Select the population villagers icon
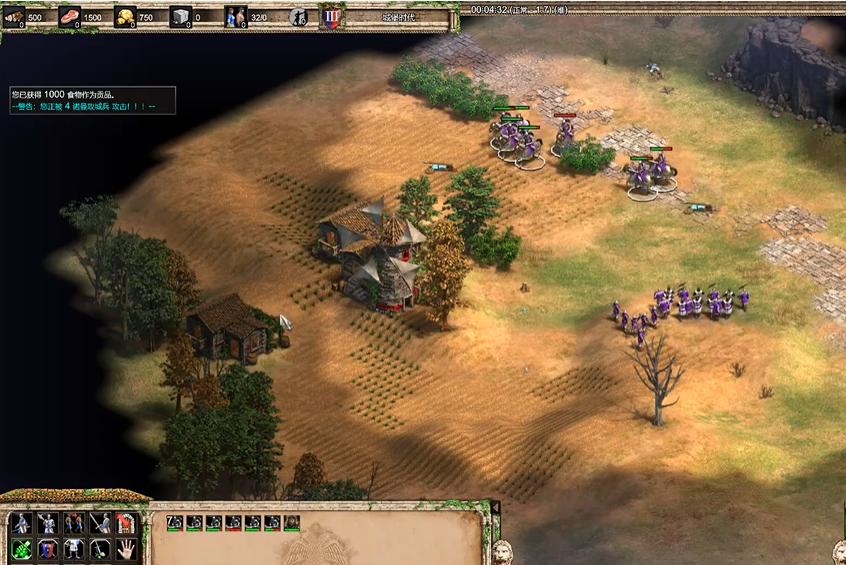 pyautogui.click(x=236, y=16)
